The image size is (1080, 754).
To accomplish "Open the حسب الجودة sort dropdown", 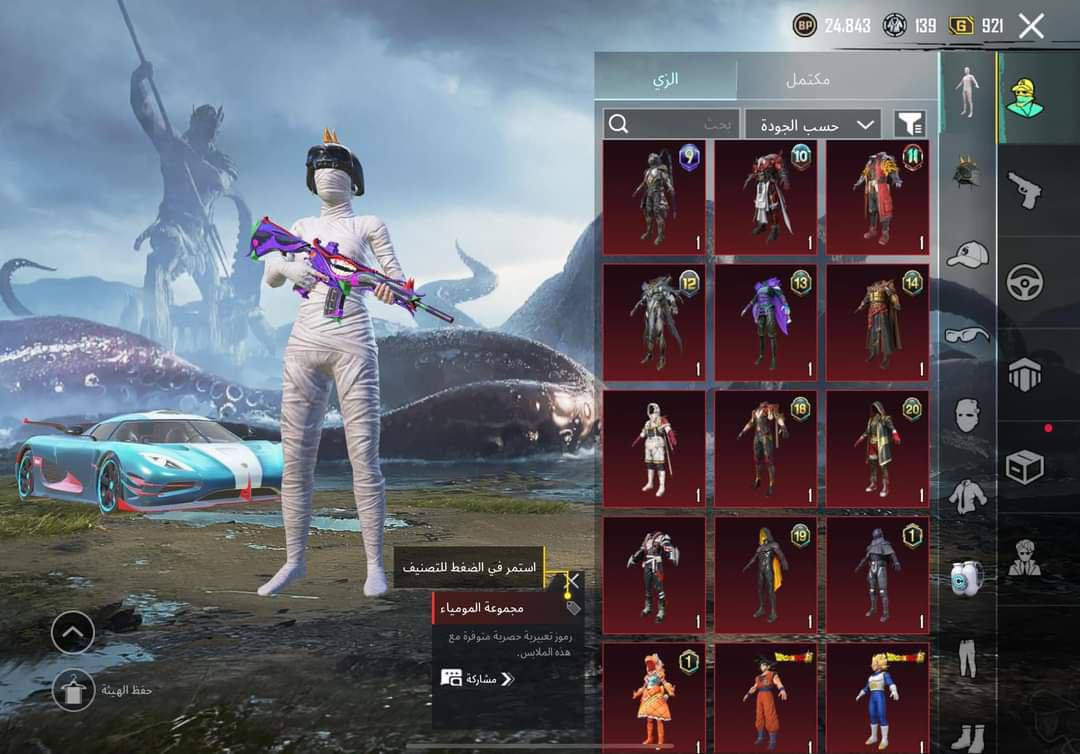I will coord(813,124).
